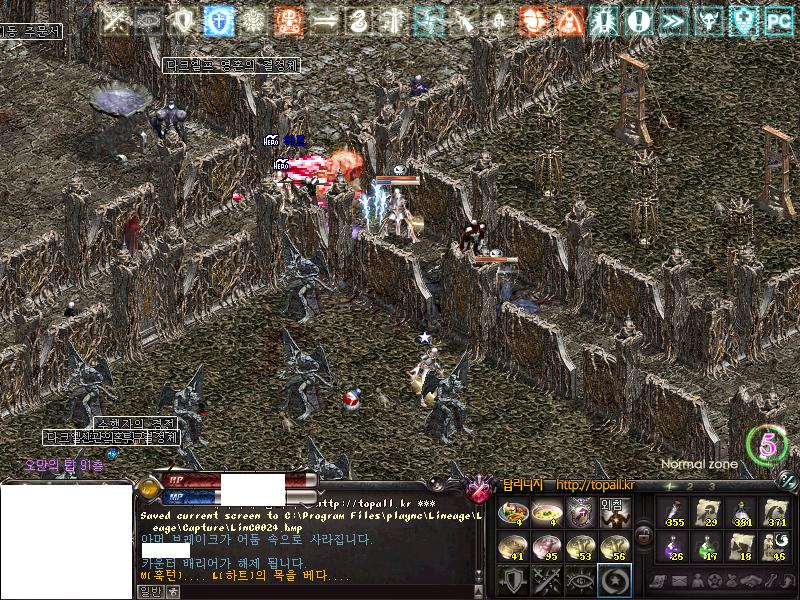Drink the green potion stack of 17
This screenshot has width=800, height=600.
(708, 546)
